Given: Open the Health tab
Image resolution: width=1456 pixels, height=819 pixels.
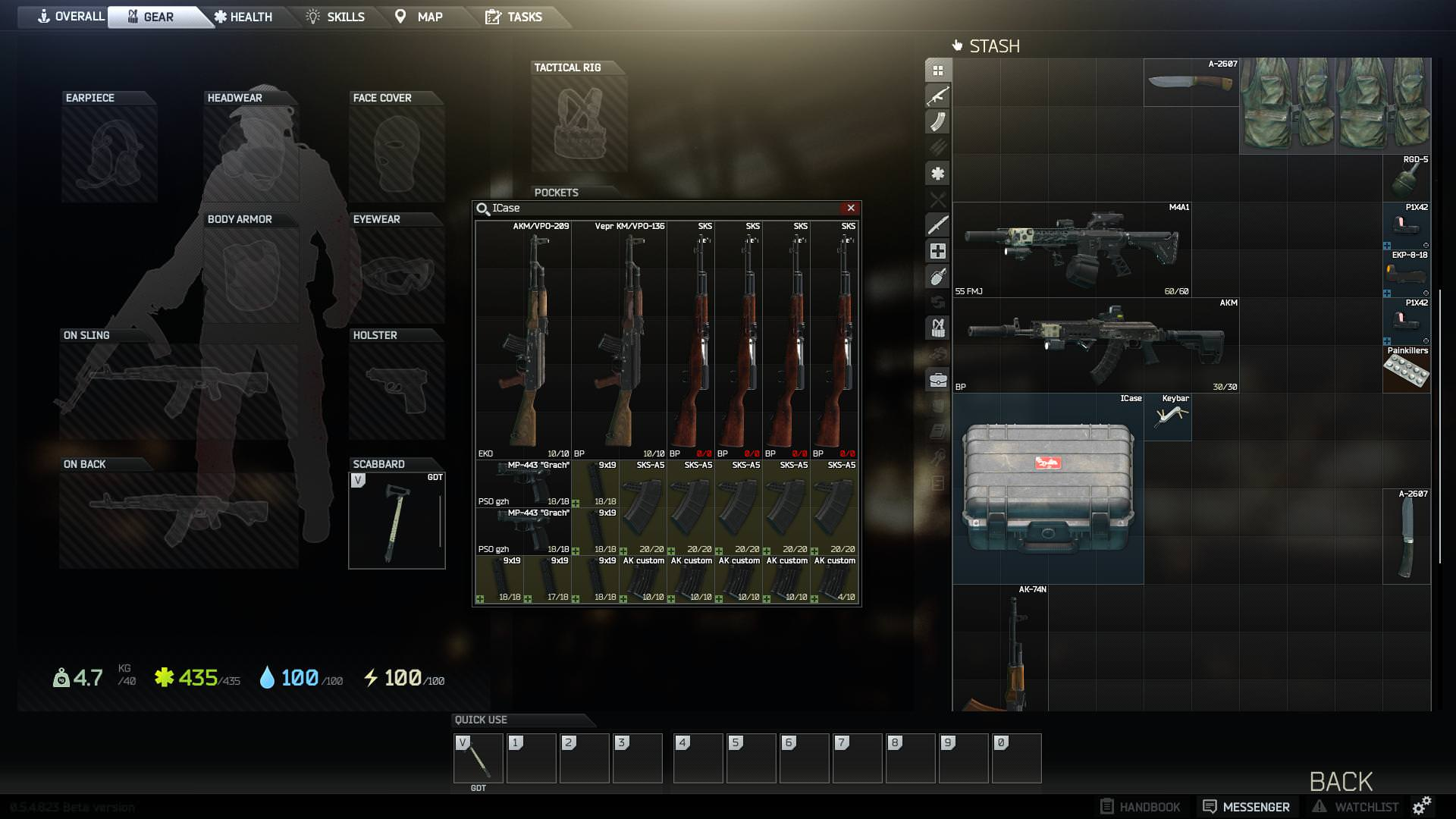Looking at the screenshot, I should click(243, 17).
